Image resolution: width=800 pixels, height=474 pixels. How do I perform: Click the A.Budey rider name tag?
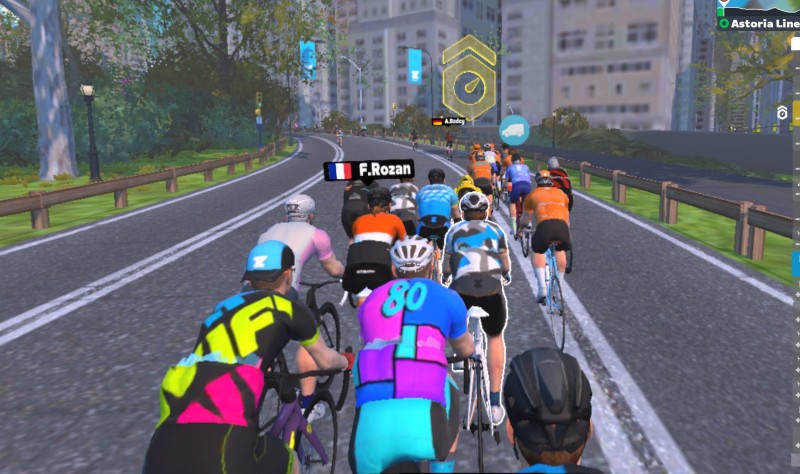[x=449, y=121]
